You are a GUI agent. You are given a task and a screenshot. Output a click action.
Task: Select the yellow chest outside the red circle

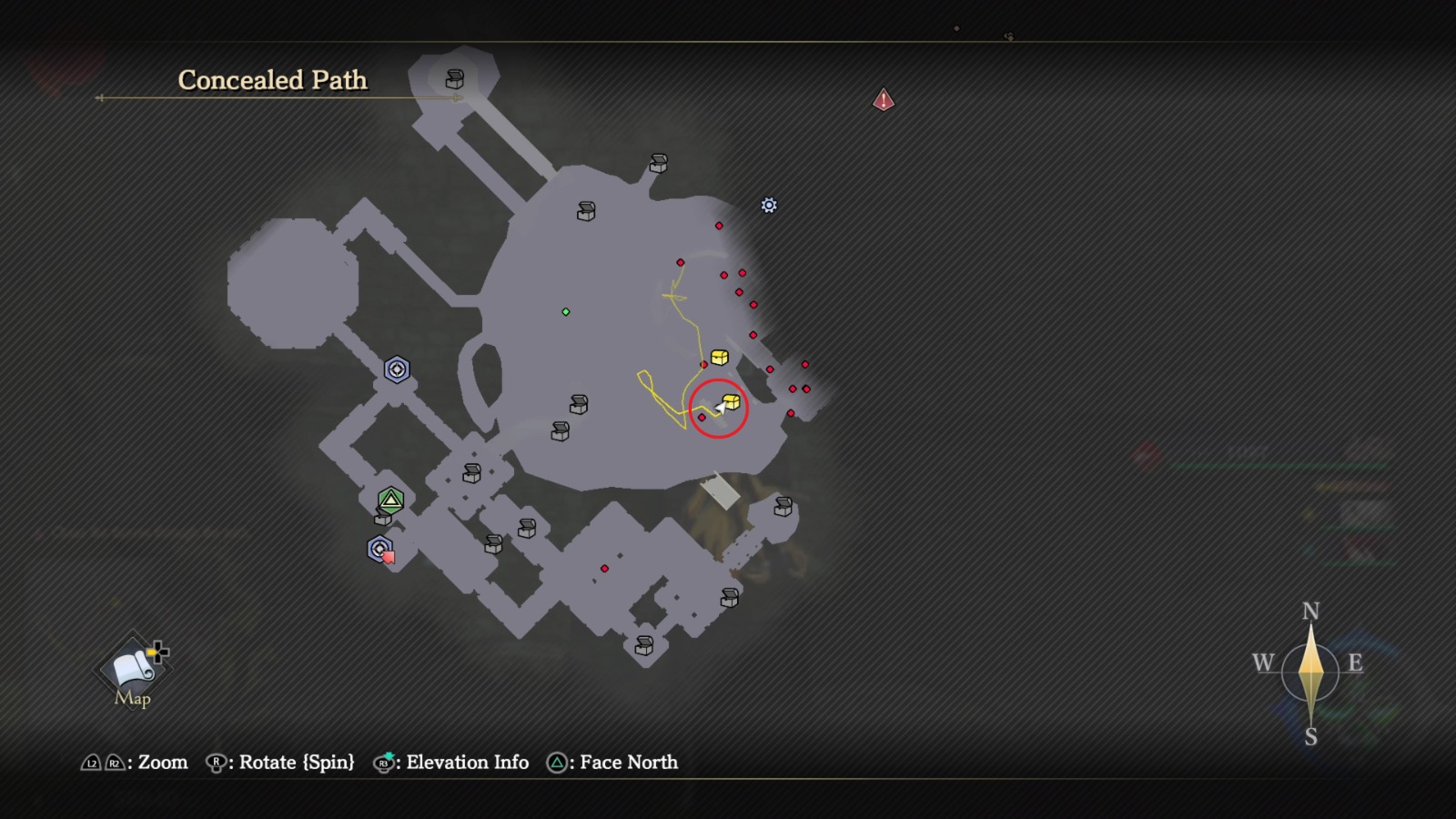click(x=719, y=357)
